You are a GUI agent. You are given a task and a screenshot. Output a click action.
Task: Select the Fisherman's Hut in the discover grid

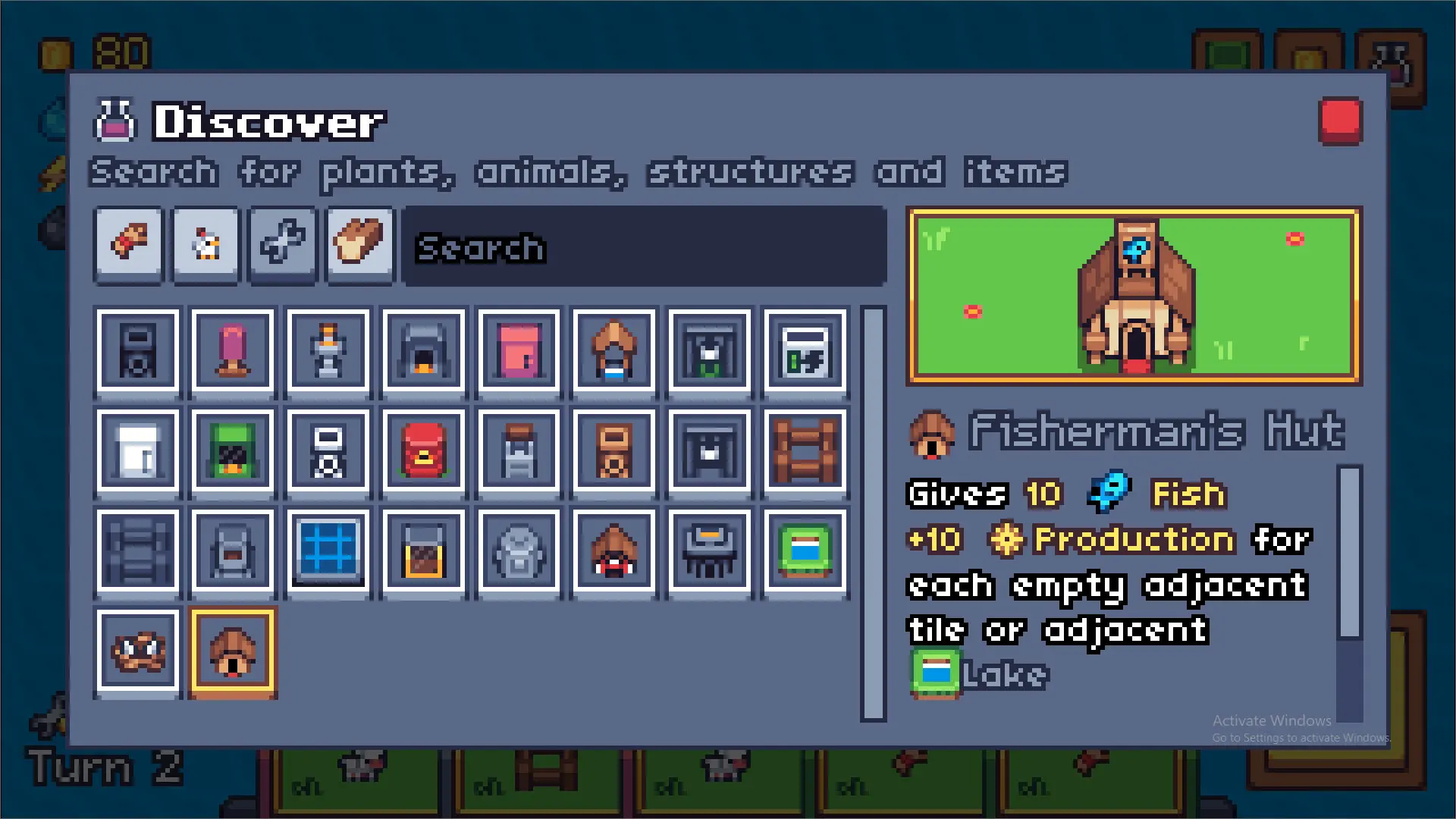pyautogui.click(x=233, y=652)
